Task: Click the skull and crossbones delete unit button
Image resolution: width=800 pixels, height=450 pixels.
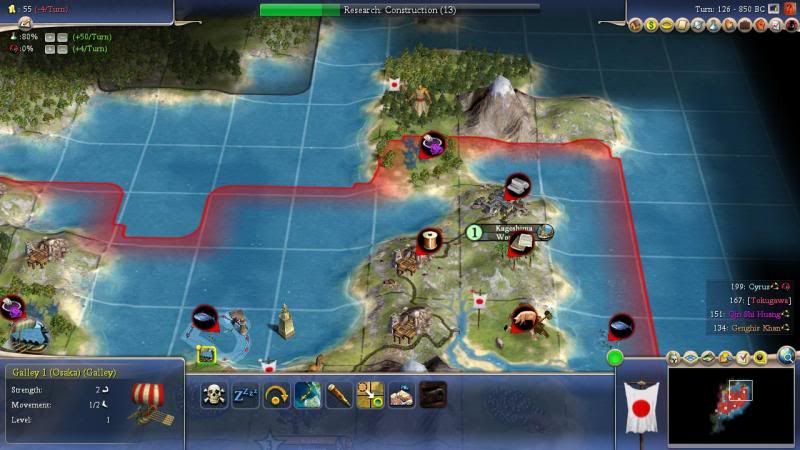Action: (213, 394)
